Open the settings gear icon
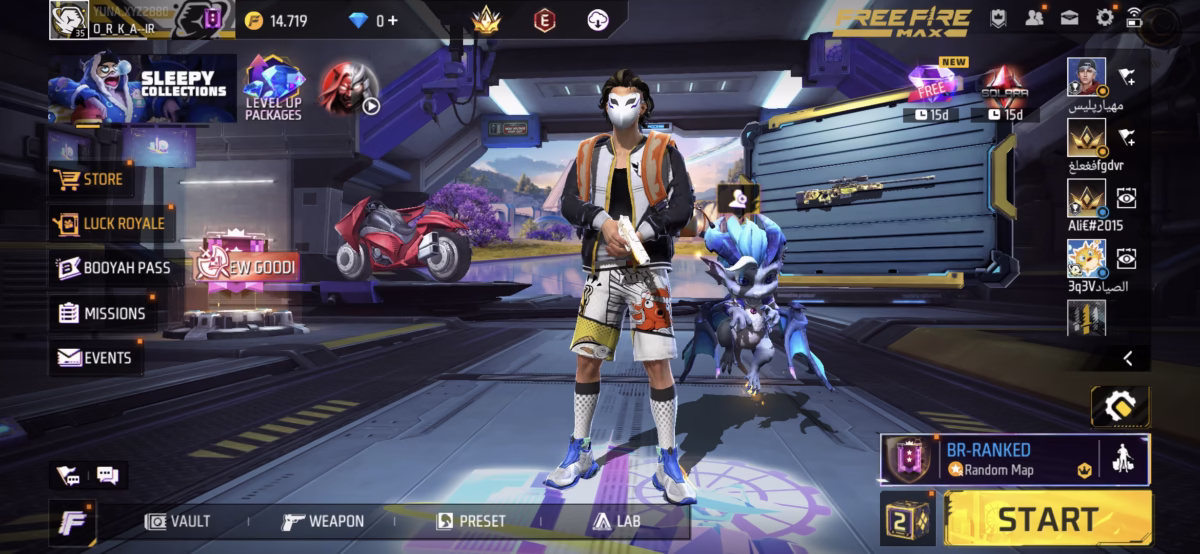 (1104, 17)
